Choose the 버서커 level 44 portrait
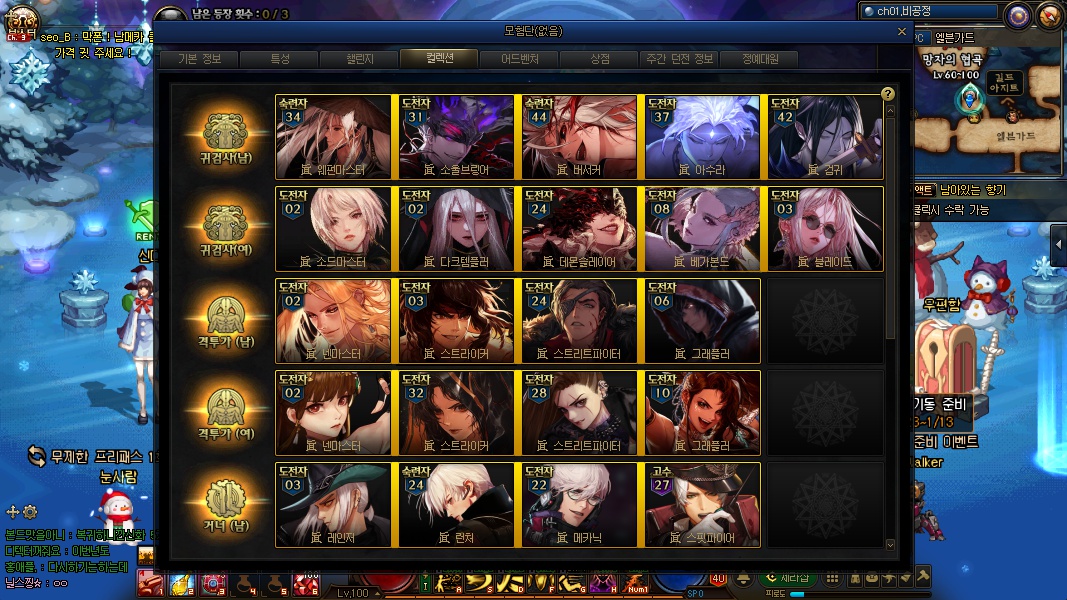Viewport: 1067px width, 600px height. pyautogui.click(x=580, y=136)
